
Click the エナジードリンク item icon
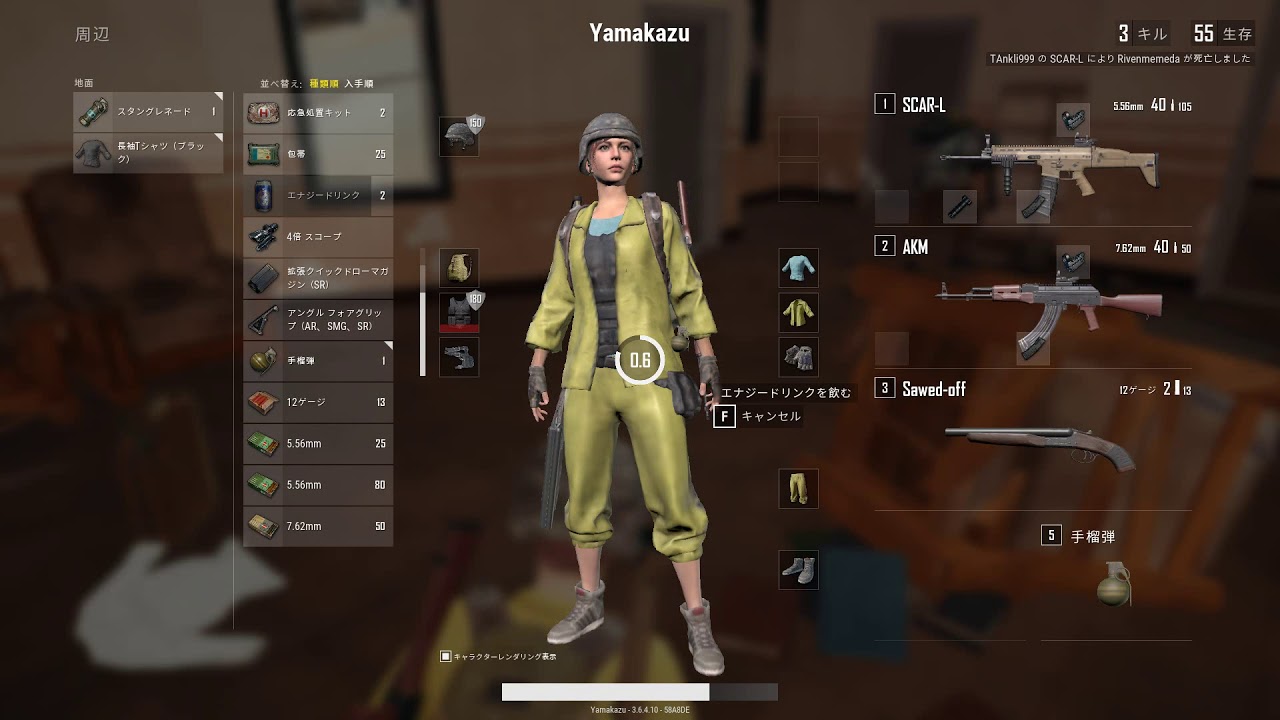(263, 196)
